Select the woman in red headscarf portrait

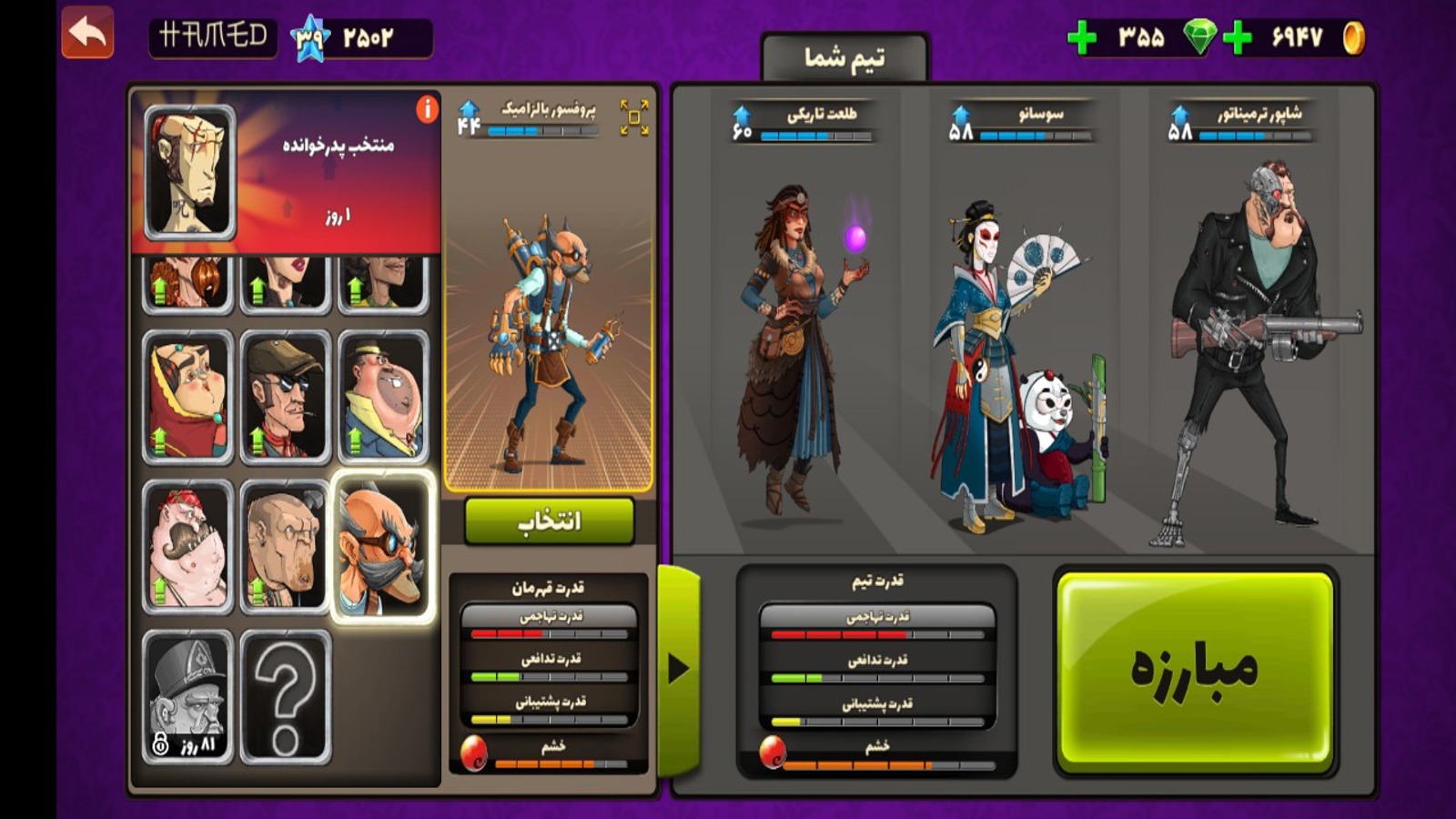tap(188, 397)
